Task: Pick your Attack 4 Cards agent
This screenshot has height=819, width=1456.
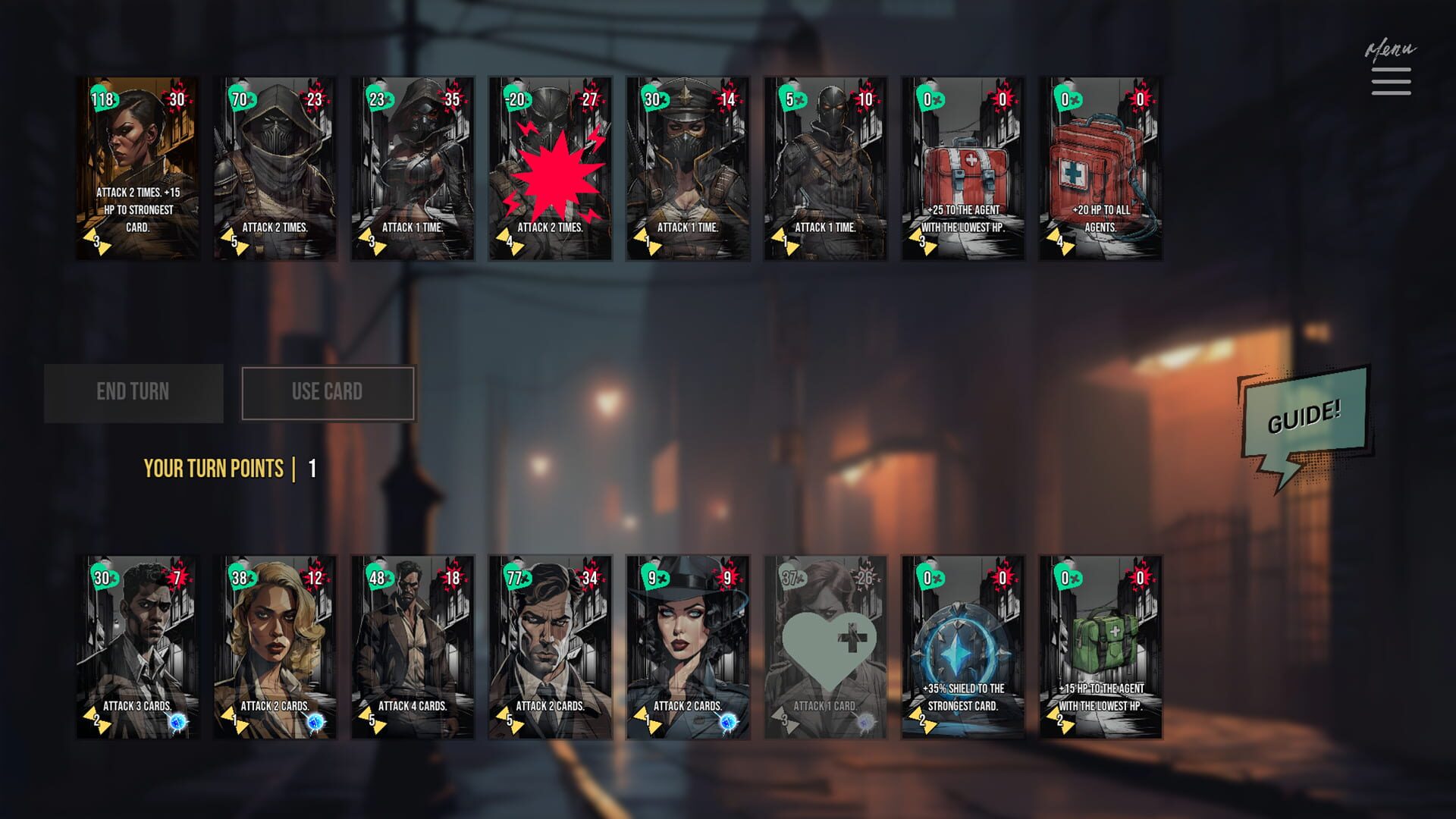Action: pyautogui.click(x=413, y=647)
